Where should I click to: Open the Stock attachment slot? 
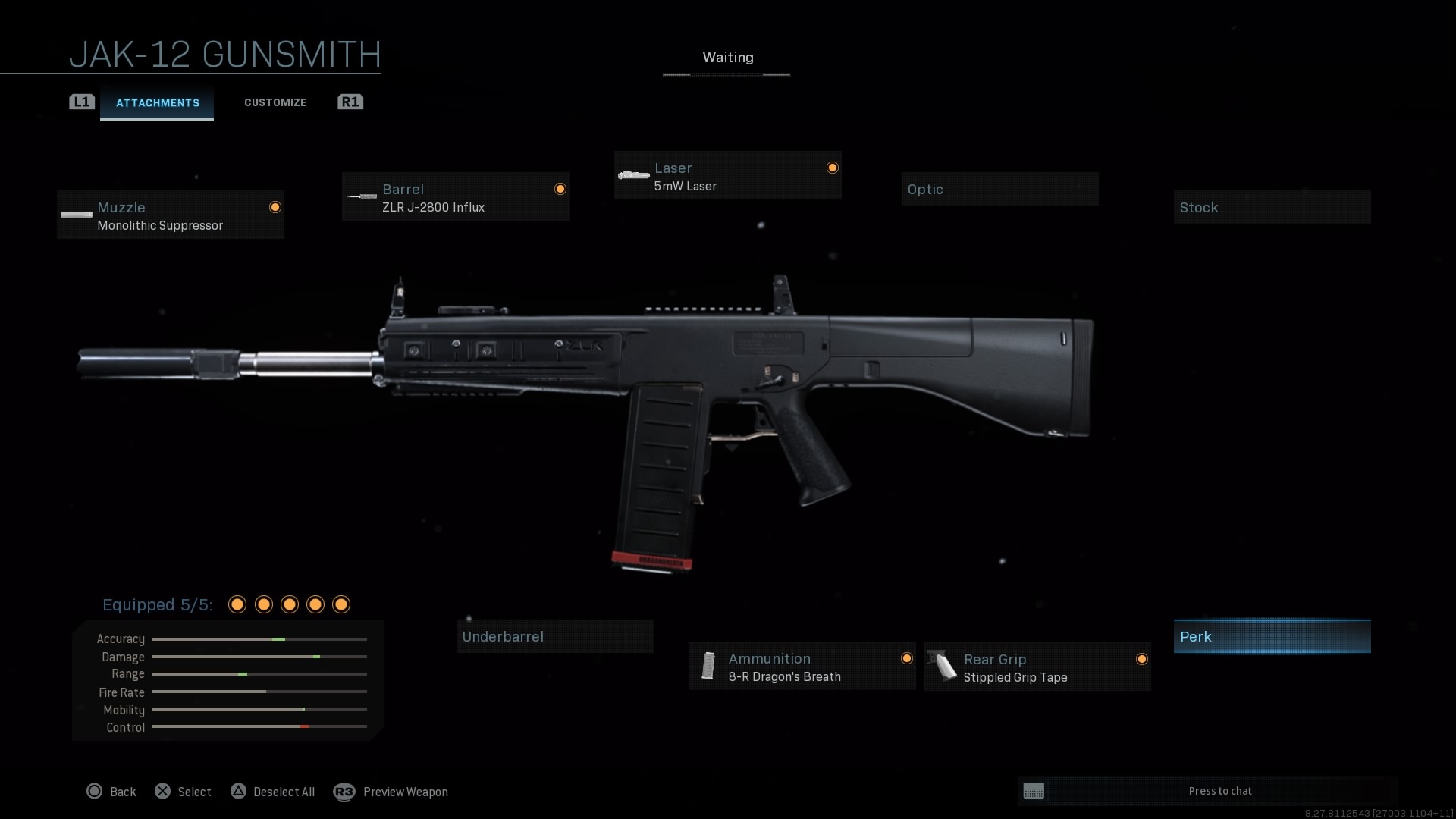(x=1272, y=207)
